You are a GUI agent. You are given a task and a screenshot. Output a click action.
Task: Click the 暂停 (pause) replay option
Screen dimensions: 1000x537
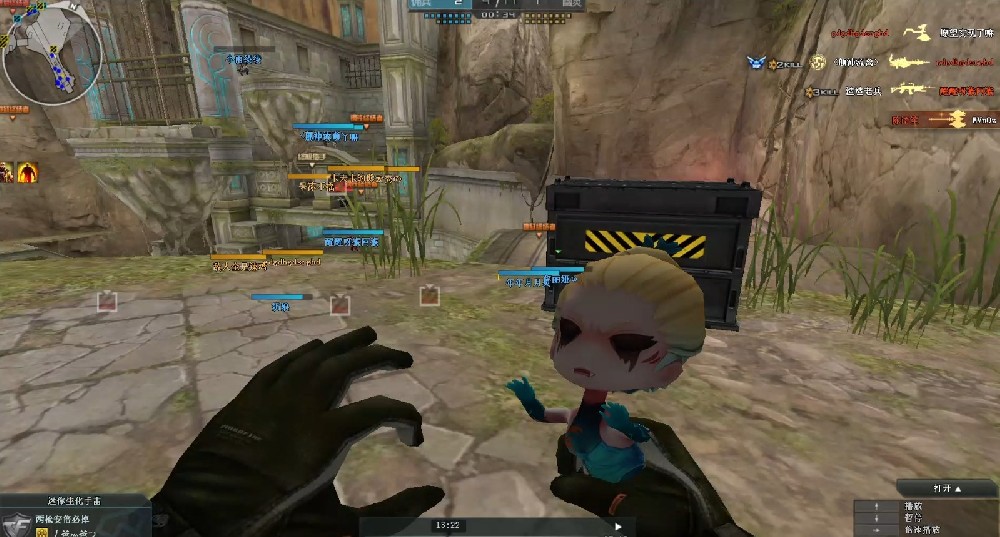pyautogui.click(x=912, y=519)
